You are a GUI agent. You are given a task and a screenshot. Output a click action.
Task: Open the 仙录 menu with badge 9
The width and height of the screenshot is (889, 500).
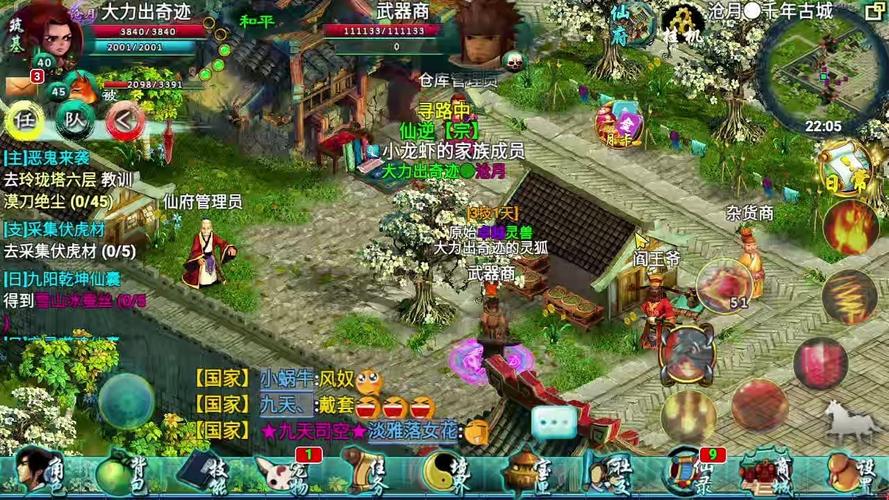point(688,472)
